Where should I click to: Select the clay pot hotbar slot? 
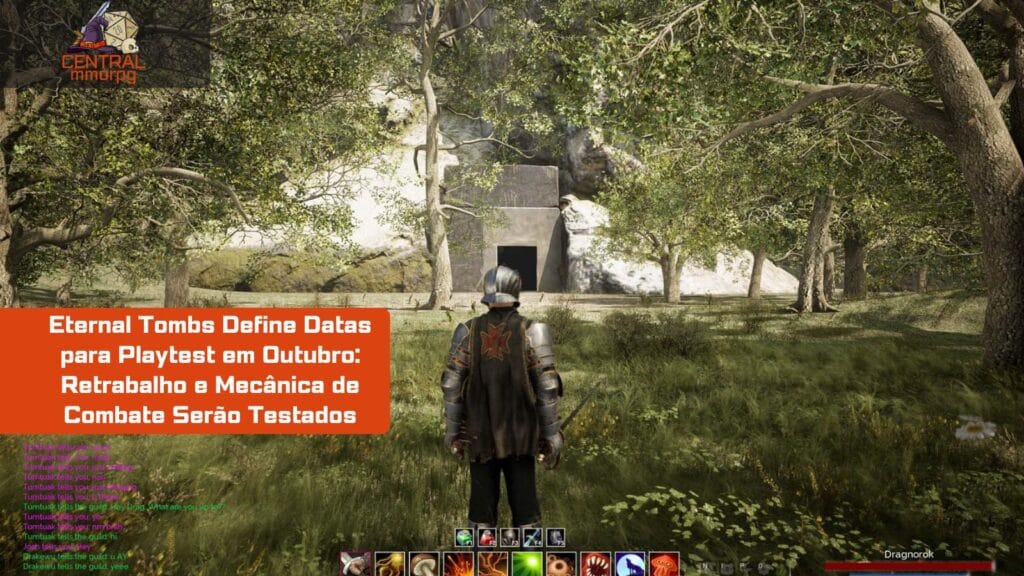(x=561, y=565)
